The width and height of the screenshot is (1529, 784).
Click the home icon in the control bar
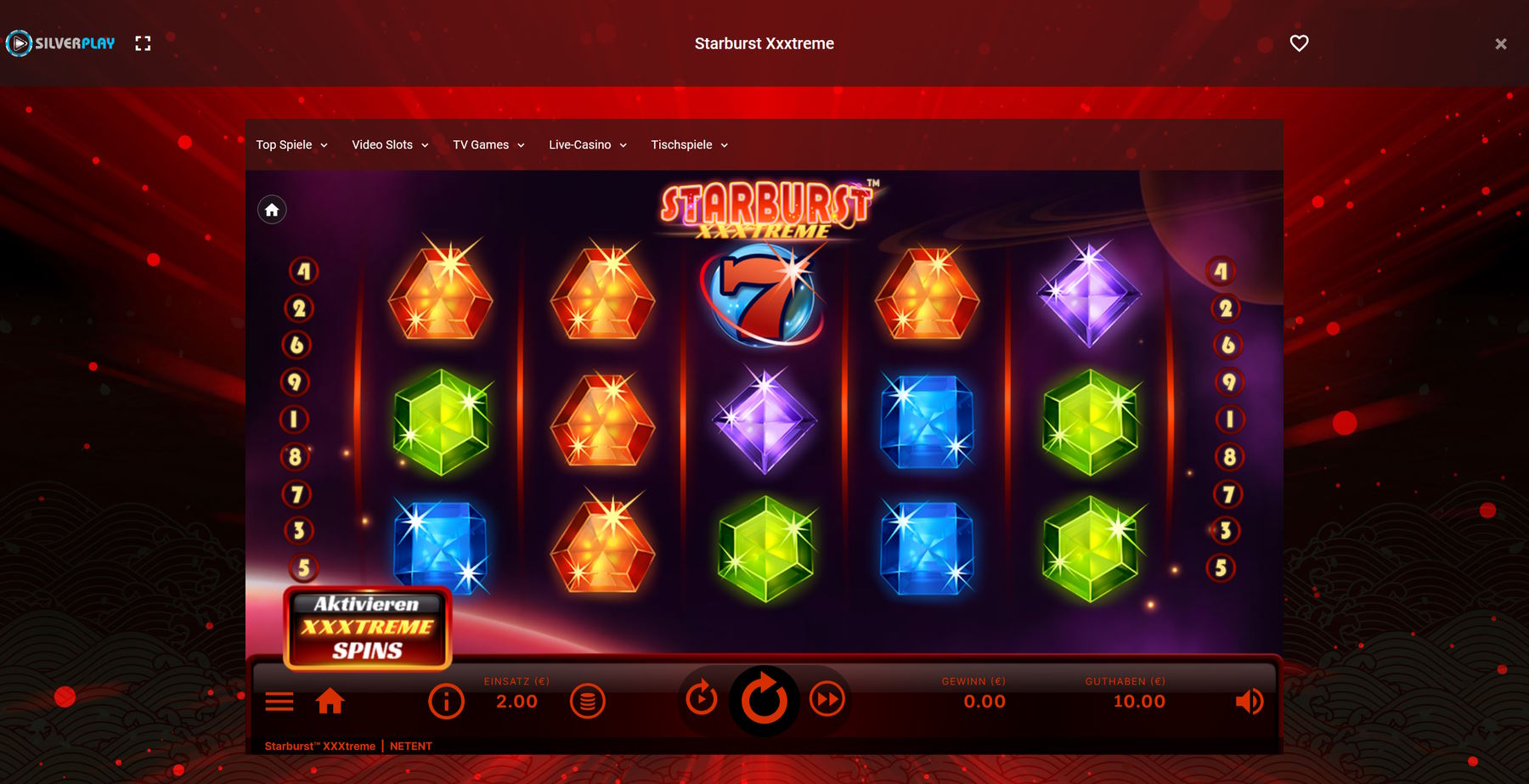[330, 702]
